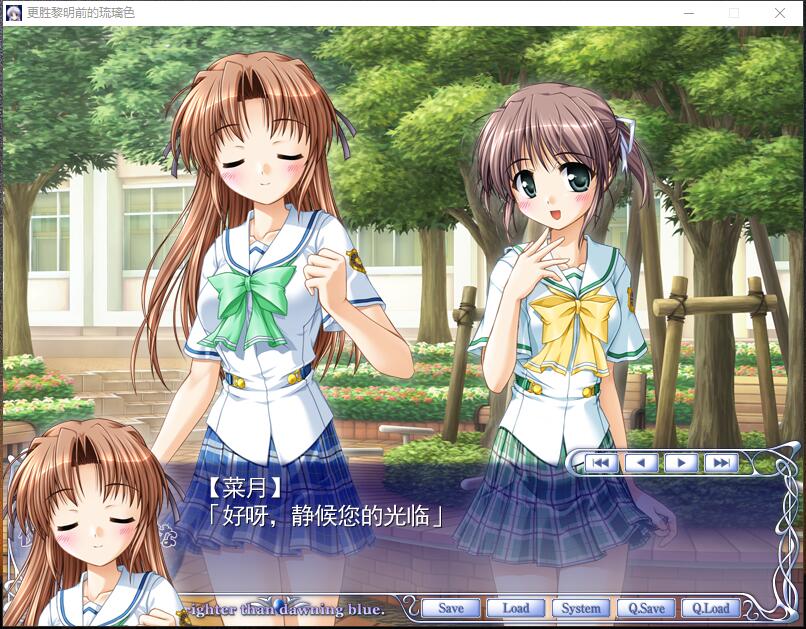Quick load with the Q.Load button
The height and width of the screenshot is (629, 806).
click(x=711, y=608)
